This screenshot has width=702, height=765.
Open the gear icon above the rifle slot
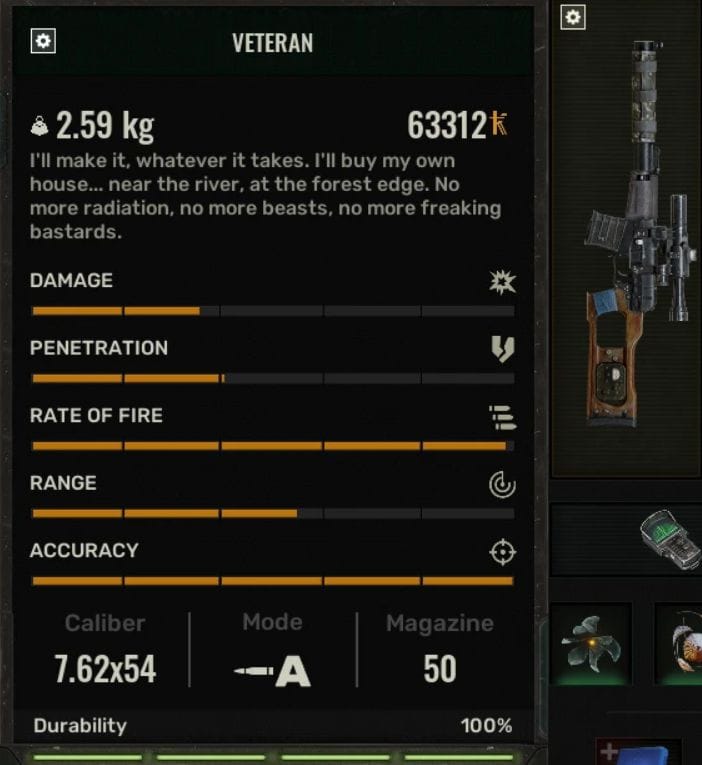(x=572, y=17)
